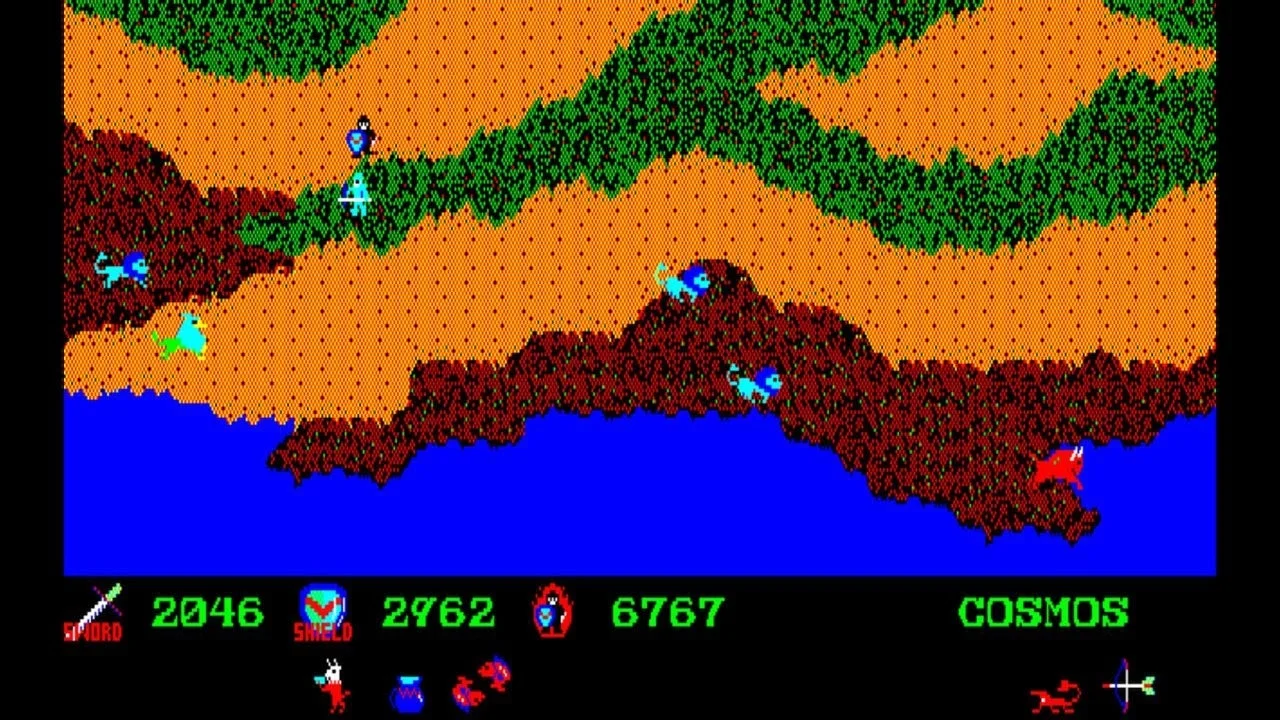The height and width of the screenshot is (720, 1280).
Task: Click the shield-bearing figure above the hero
Action: [x=362, y=138]
